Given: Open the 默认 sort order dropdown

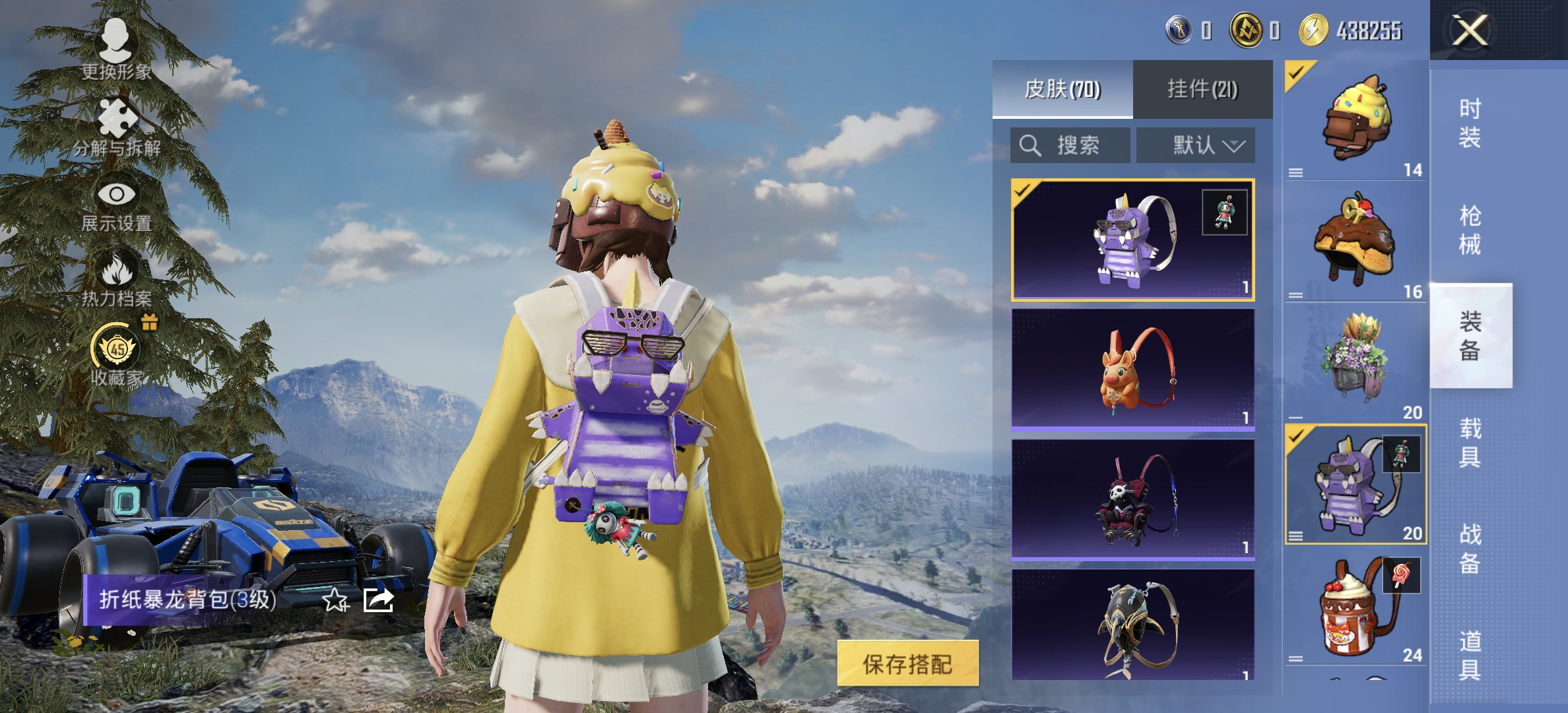Looking at the screenshot, I should tap(1194, 145).
